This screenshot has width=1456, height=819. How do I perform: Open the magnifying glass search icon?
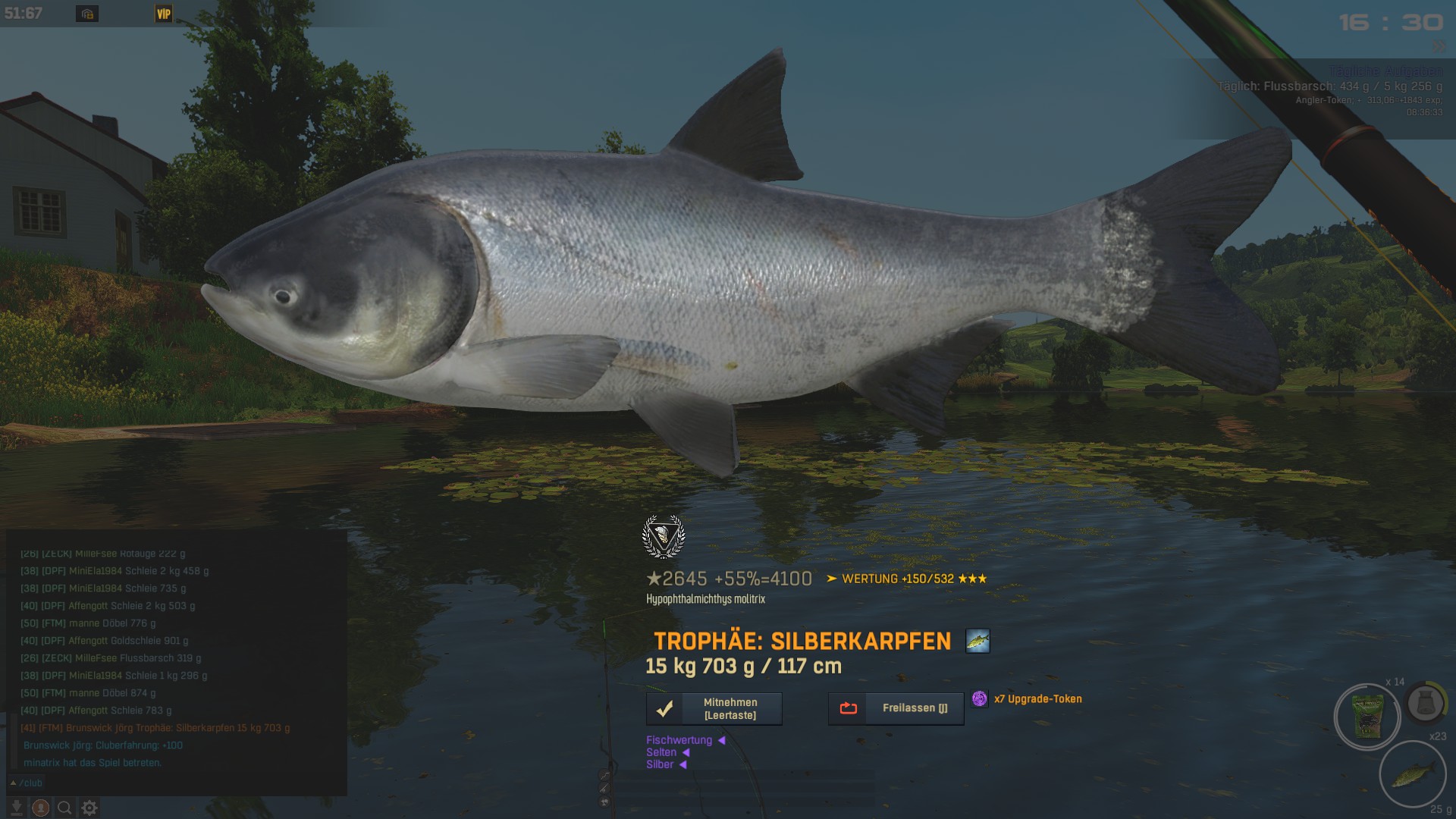point(65,808)
